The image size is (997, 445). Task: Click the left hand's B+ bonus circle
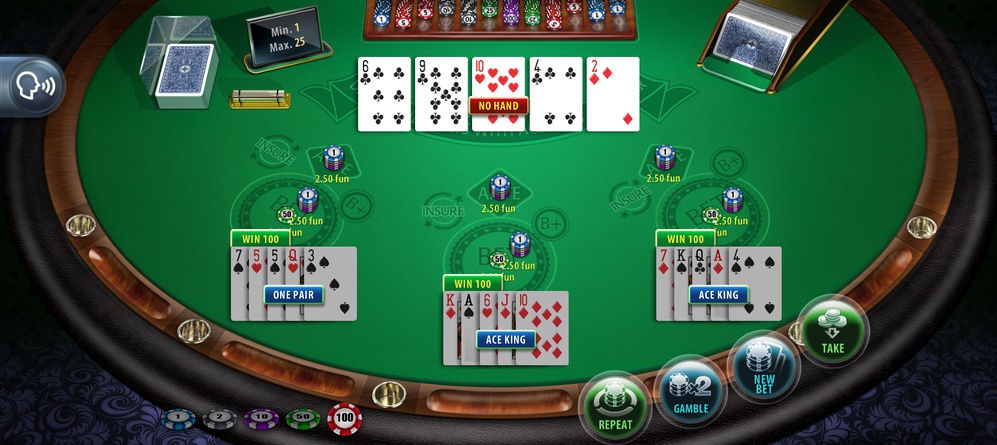click(x=356, y=205)
